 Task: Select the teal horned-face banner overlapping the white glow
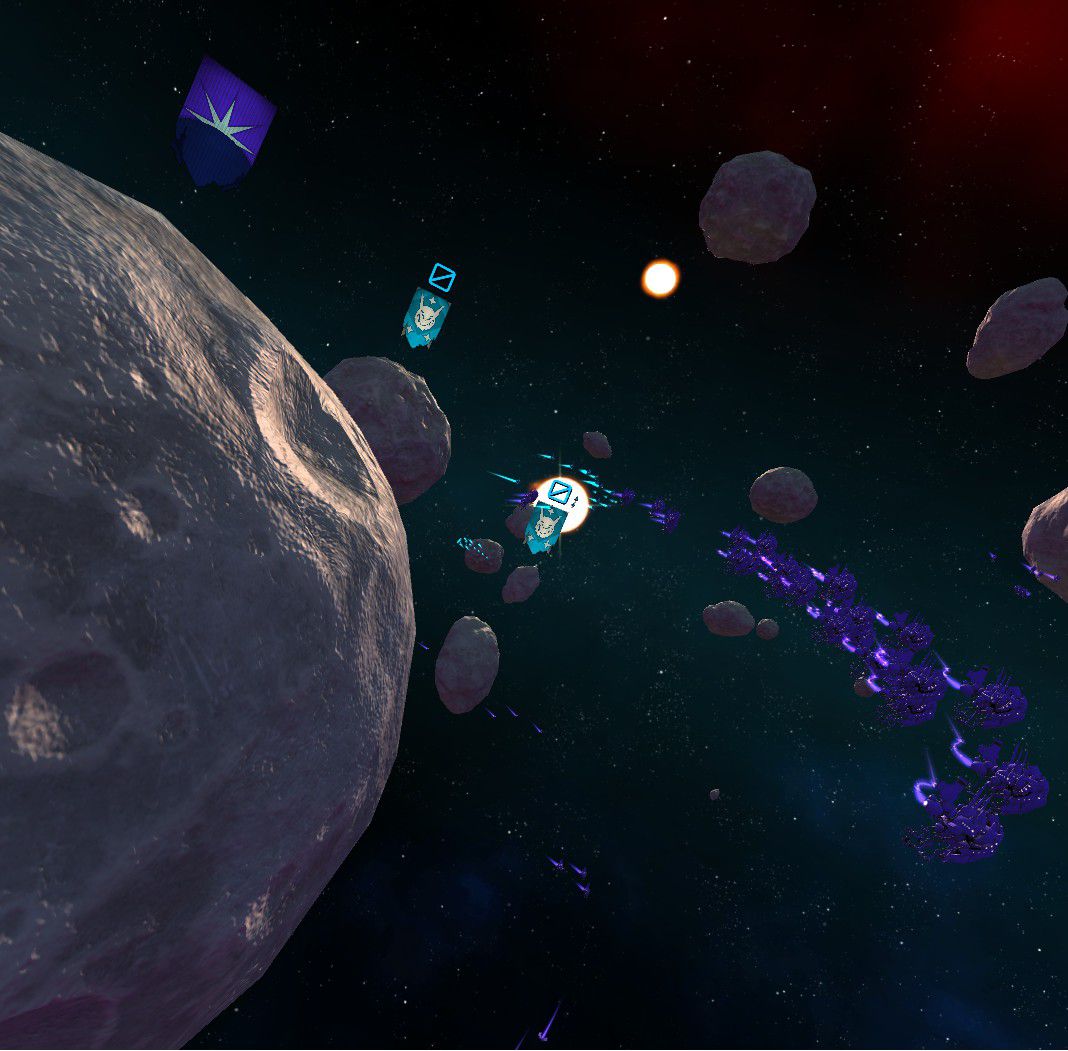tap(543, 527)
